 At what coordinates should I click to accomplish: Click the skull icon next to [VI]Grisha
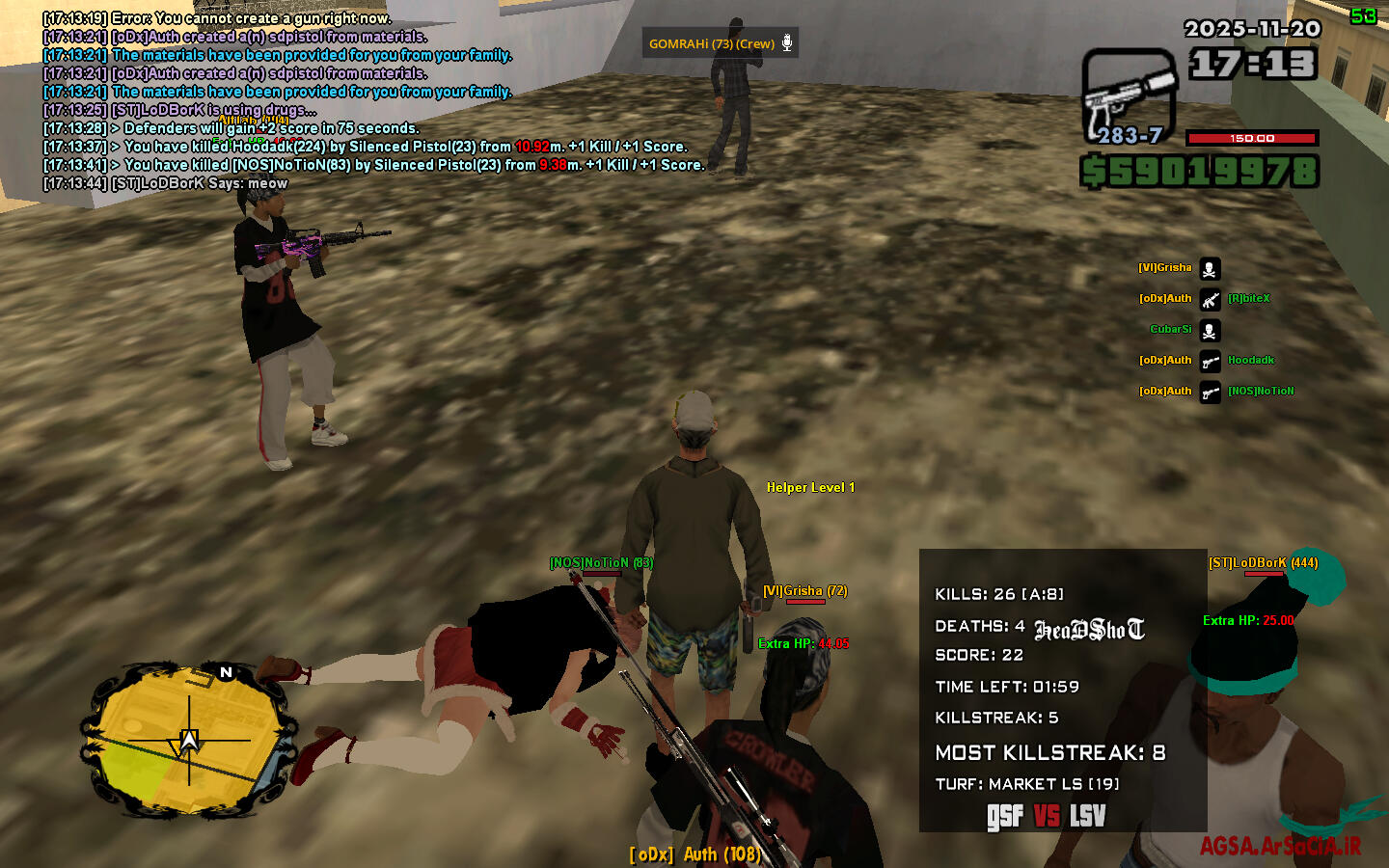pyautogui.click(x=1210, y=269)
